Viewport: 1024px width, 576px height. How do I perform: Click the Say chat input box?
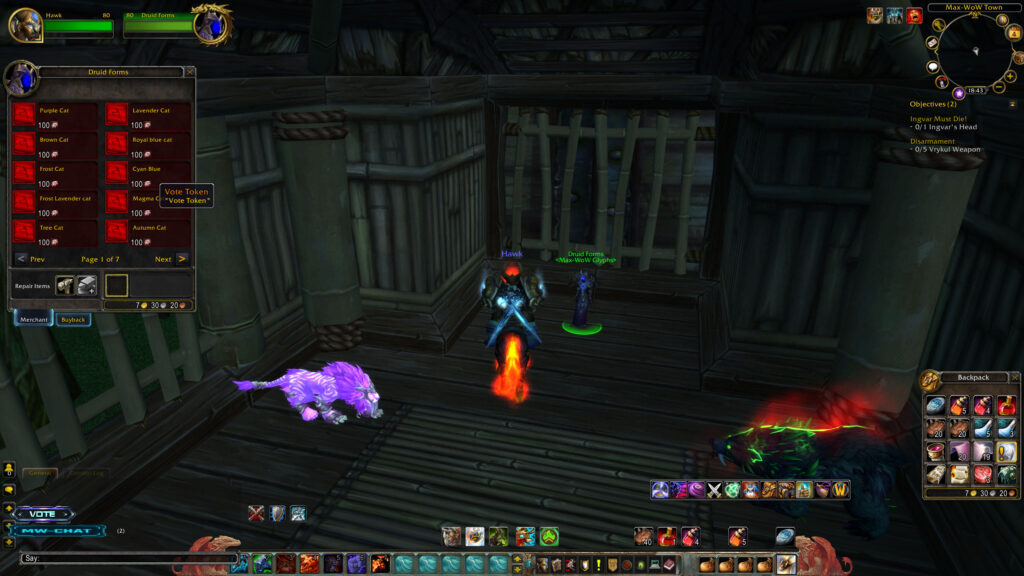(x=130, y=558)
